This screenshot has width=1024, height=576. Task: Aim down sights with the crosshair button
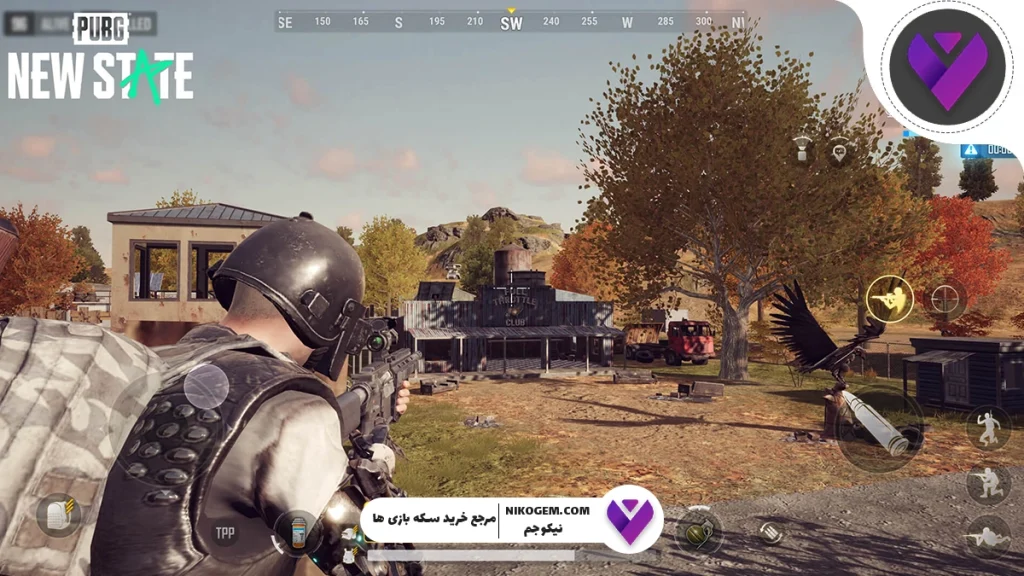click(x=945, y=298)
